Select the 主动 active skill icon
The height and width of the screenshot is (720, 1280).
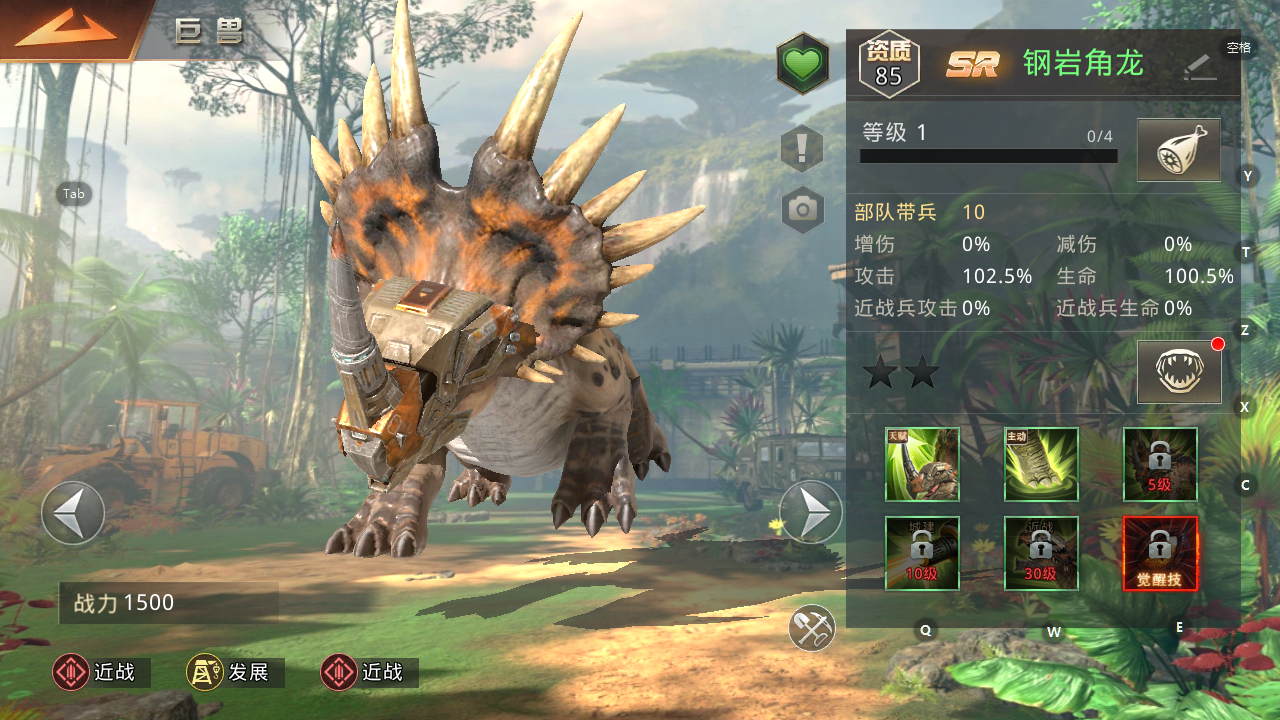[x=1041, y=464]
